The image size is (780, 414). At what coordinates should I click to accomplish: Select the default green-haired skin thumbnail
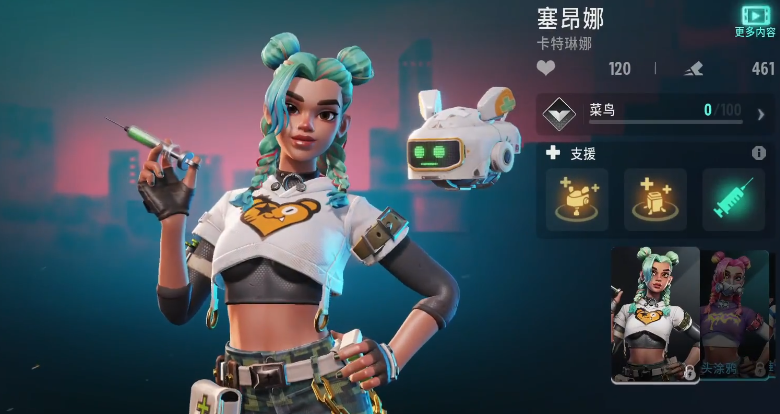(655, 314)
